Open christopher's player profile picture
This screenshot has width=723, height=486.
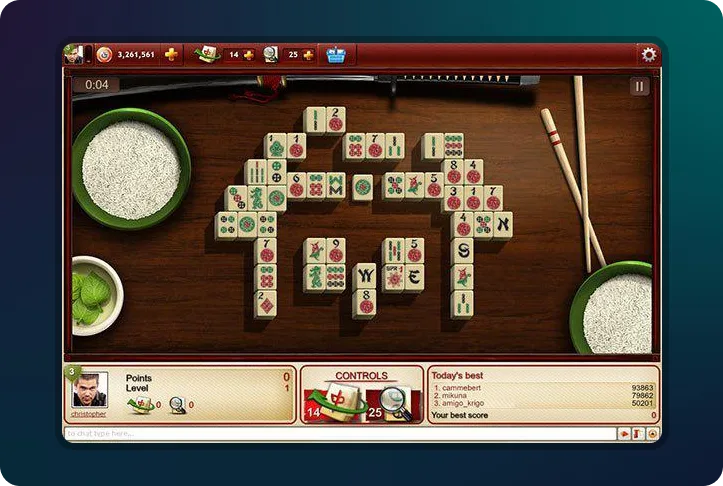[x=90, y=390]
